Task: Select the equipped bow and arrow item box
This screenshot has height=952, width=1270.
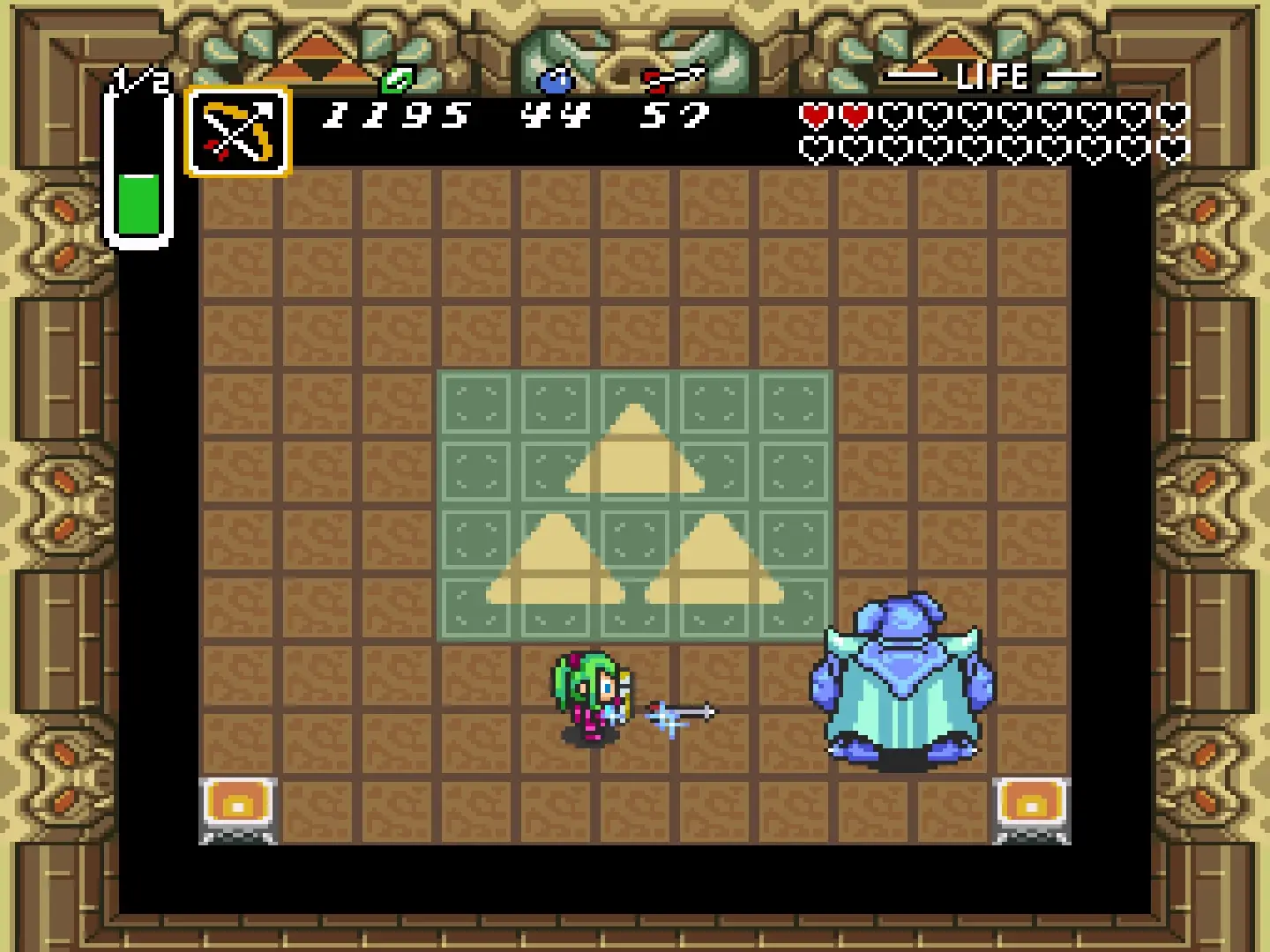Action: pyautogui.click(x=238, y=132)
